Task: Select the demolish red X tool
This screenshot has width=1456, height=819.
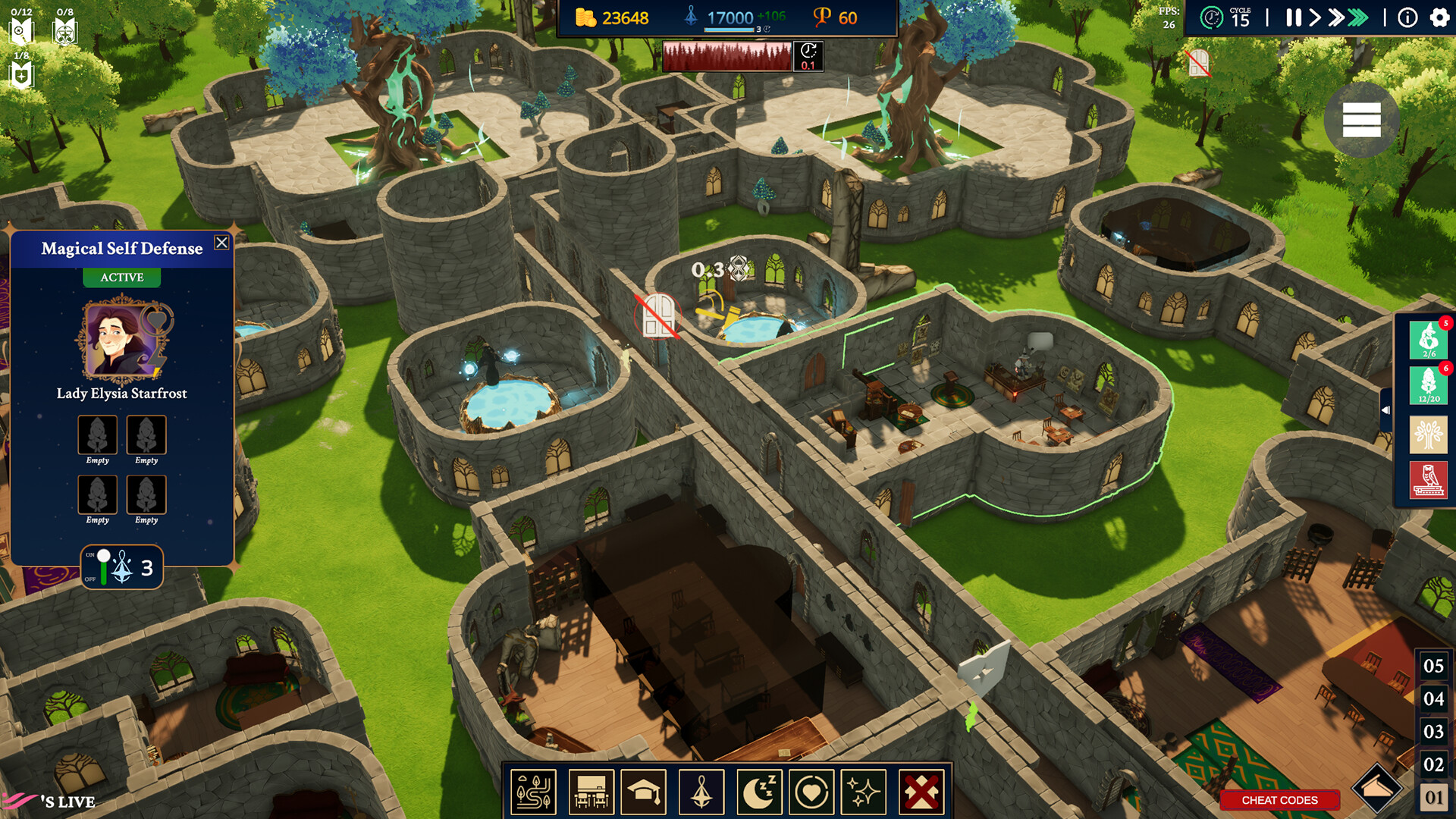Action: point(921,792)
